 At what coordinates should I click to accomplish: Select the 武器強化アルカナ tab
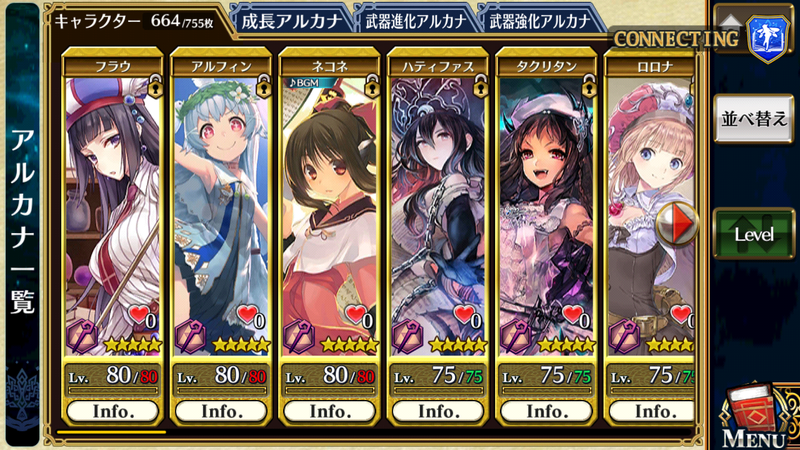point(541,20)
